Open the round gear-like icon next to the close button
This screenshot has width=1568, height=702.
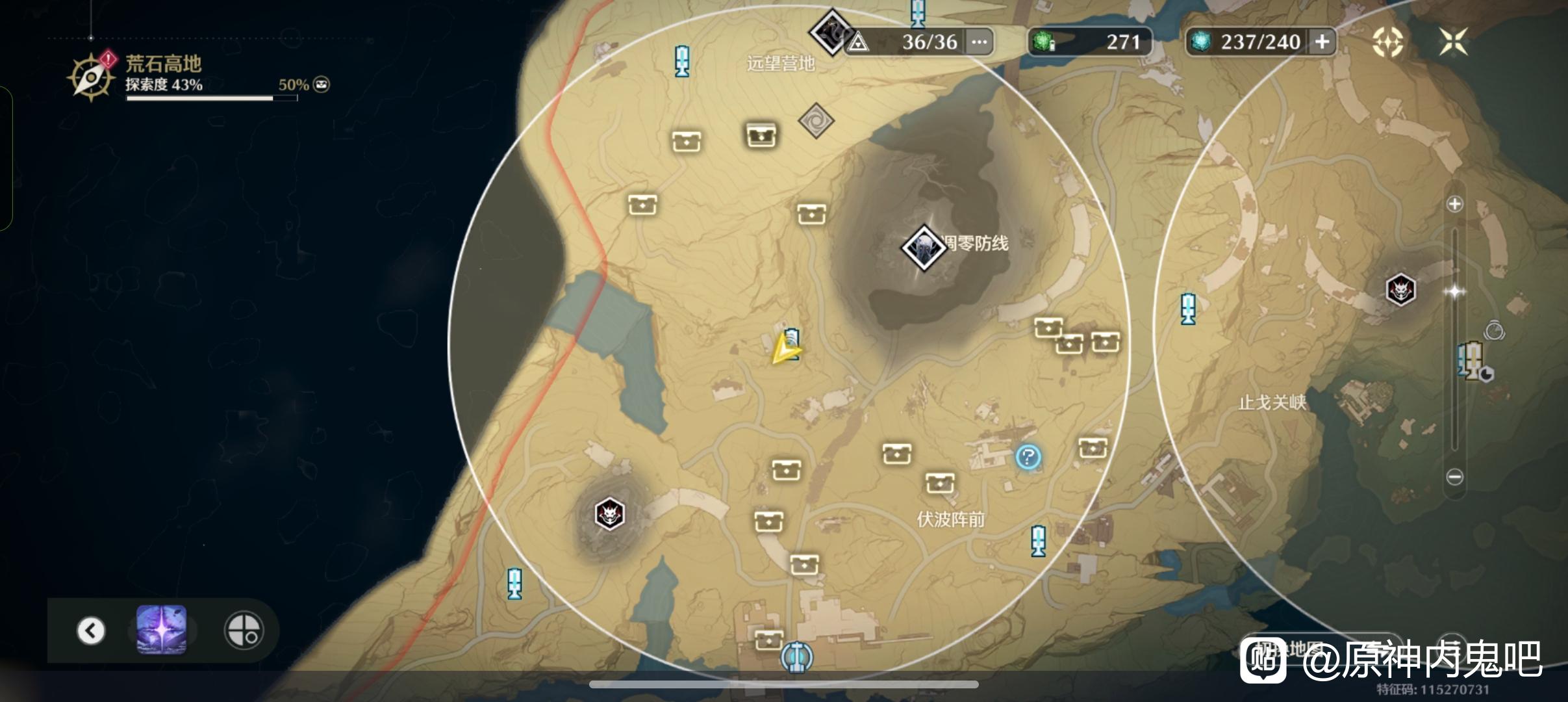click(1387, 42)
